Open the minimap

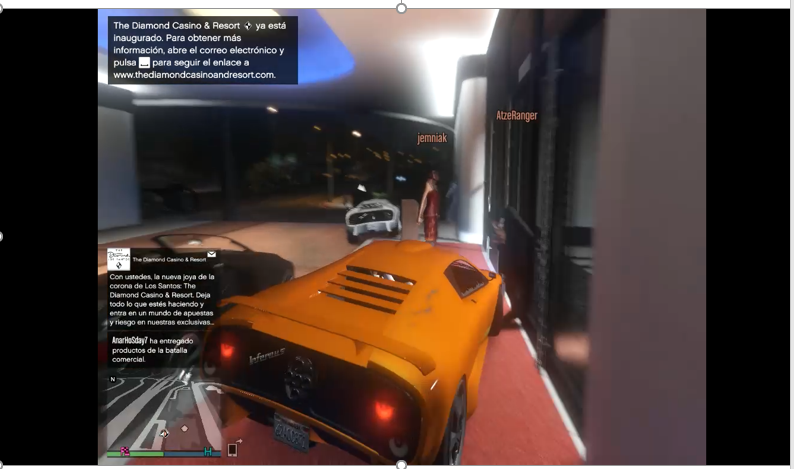160,412
